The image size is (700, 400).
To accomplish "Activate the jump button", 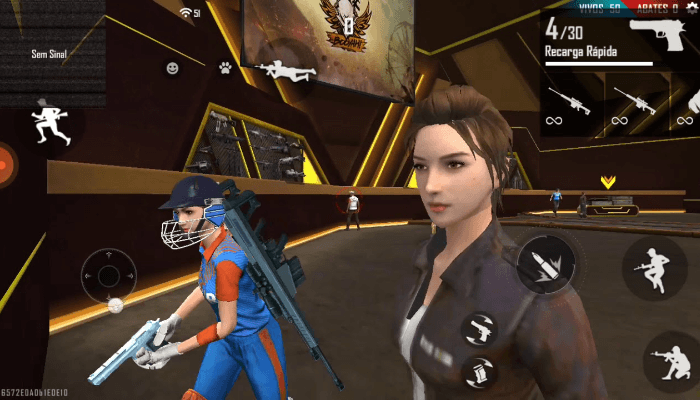I will point(654,266).
